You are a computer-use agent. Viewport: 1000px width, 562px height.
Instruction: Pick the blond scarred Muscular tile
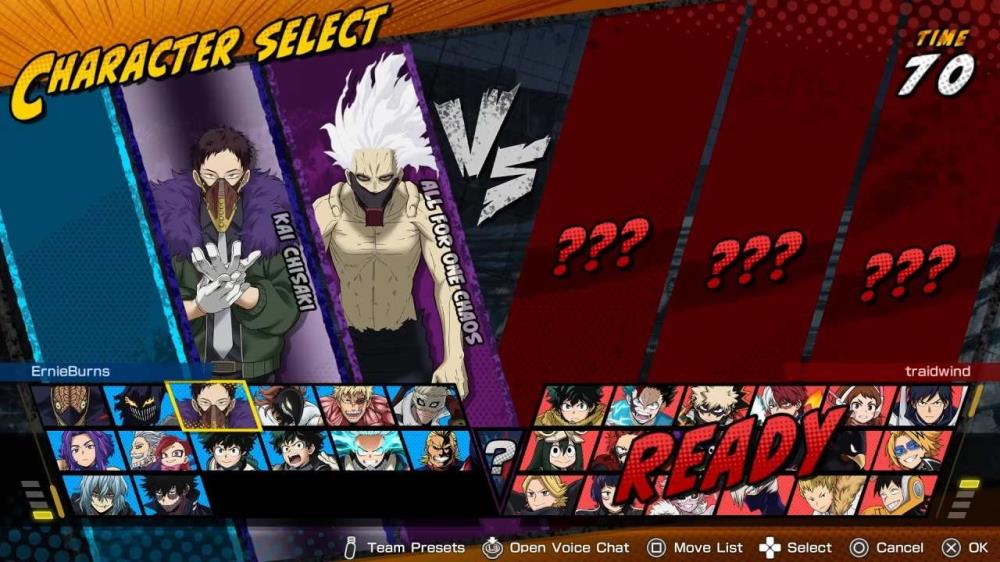[x=353, y=406]
